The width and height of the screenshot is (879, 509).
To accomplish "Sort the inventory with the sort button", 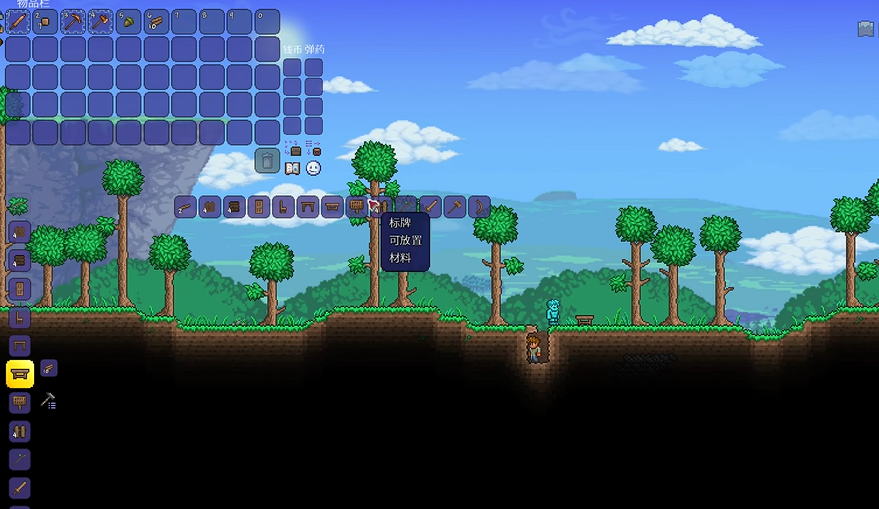I will tap(314, 149).
